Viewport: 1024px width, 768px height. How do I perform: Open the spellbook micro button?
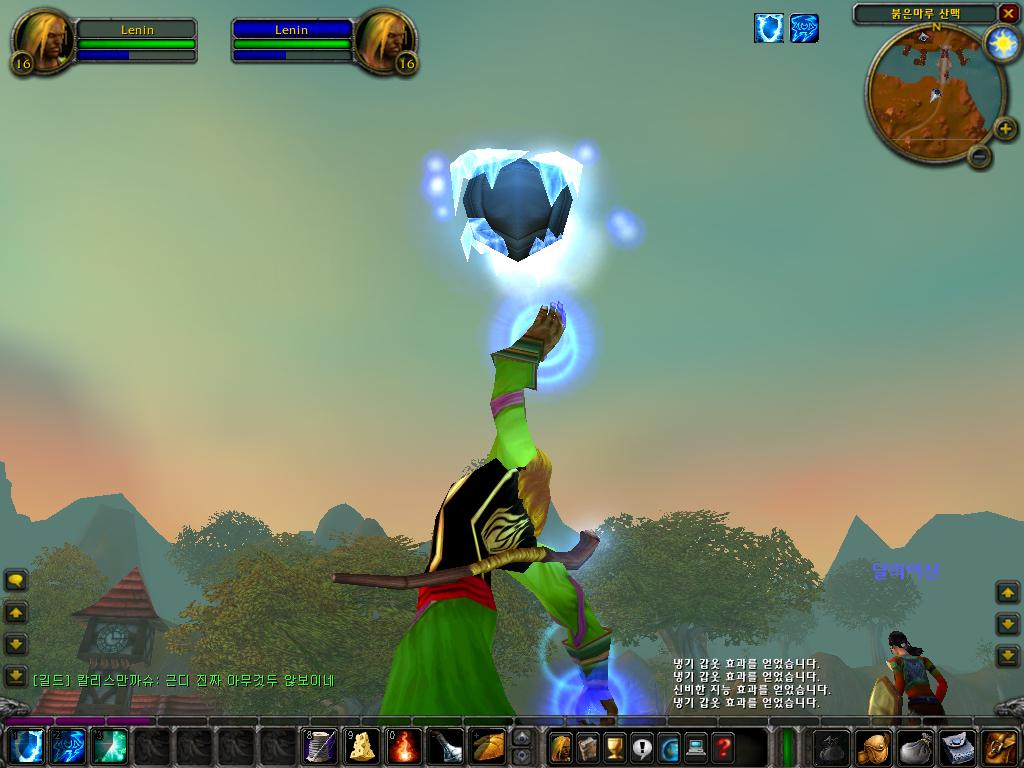tap(587, 747)
